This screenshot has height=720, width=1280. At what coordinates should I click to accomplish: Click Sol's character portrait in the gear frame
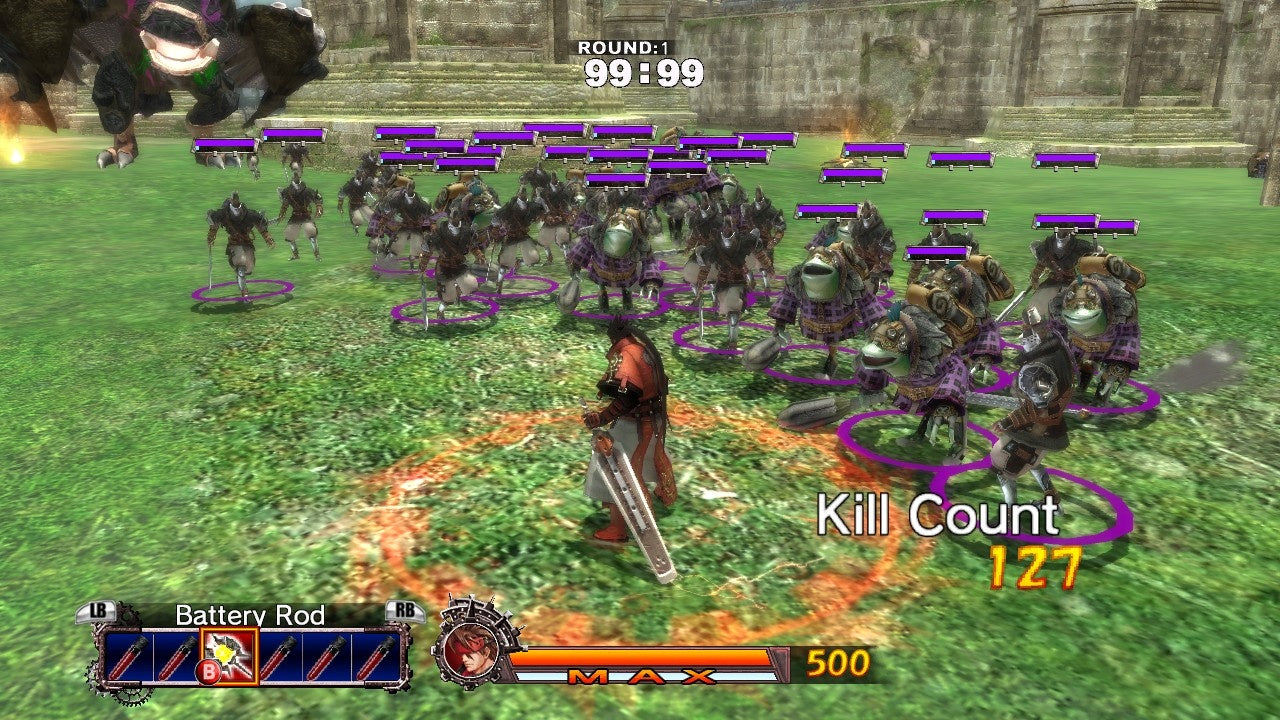pyautogui.click(x=470, y=650)
